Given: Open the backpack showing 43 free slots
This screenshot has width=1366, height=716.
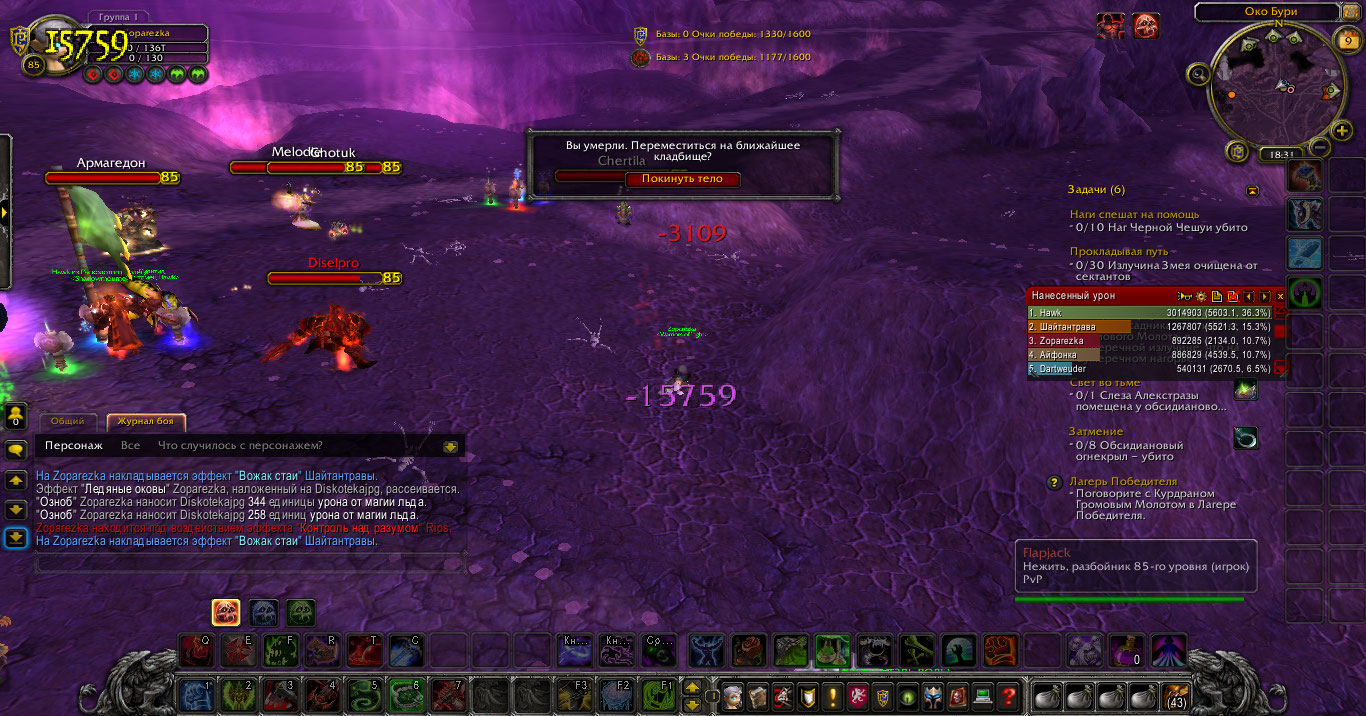Looking at the screenshot, I should point(1177,694).
